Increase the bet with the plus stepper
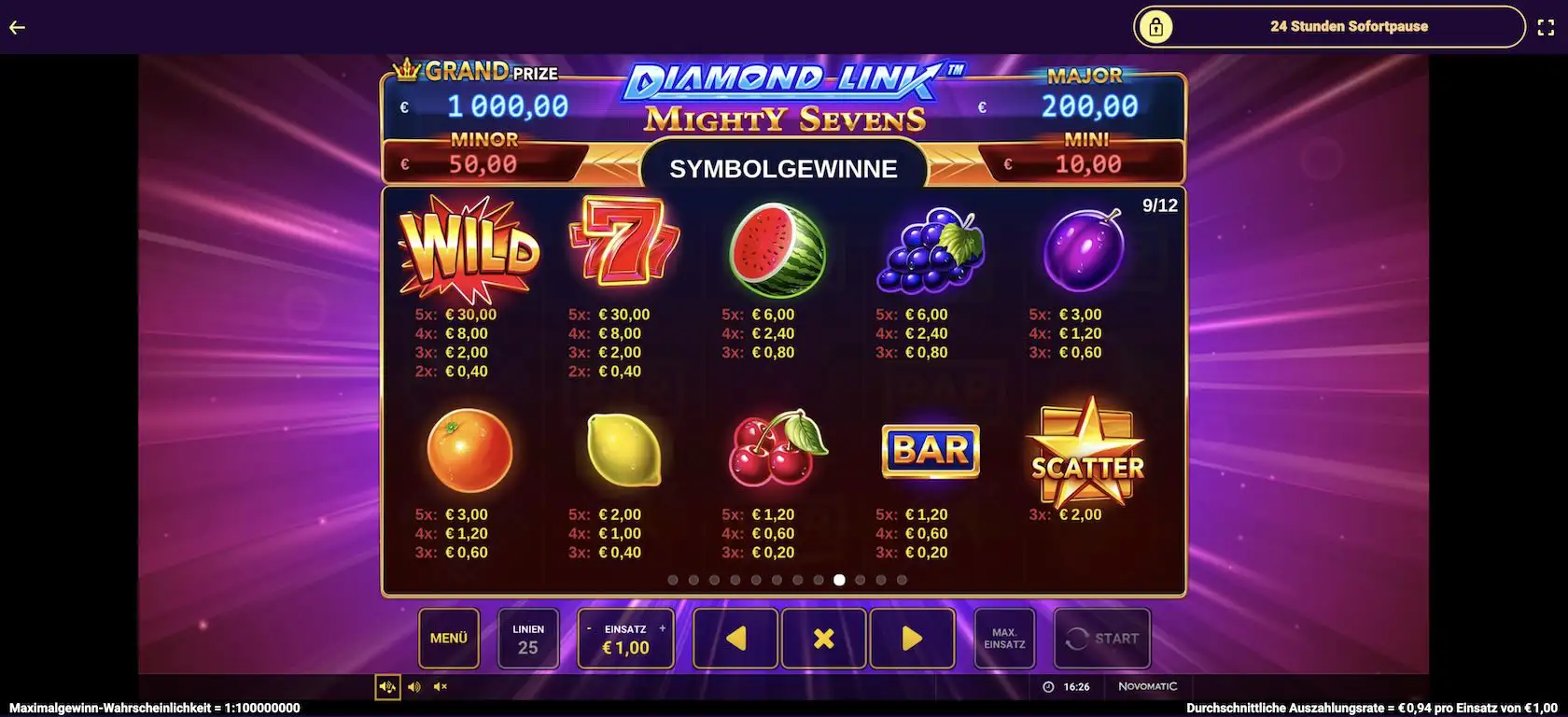The width and height of the screenshot is (1568, 717). pos(662,627)
